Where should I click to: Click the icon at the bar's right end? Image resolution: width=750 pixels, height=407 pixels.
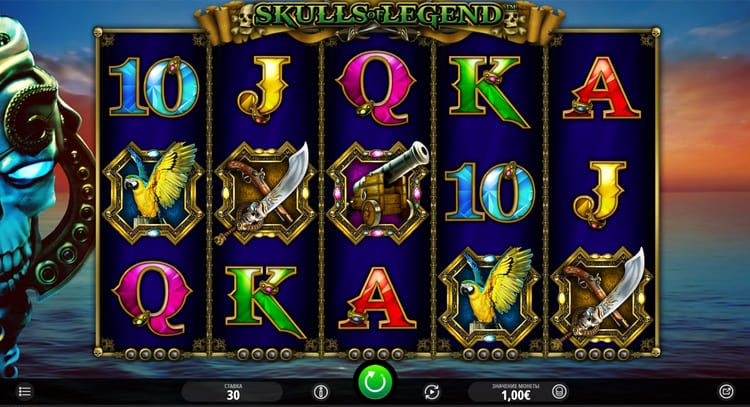pyautogui.click(x=725, y=391)
